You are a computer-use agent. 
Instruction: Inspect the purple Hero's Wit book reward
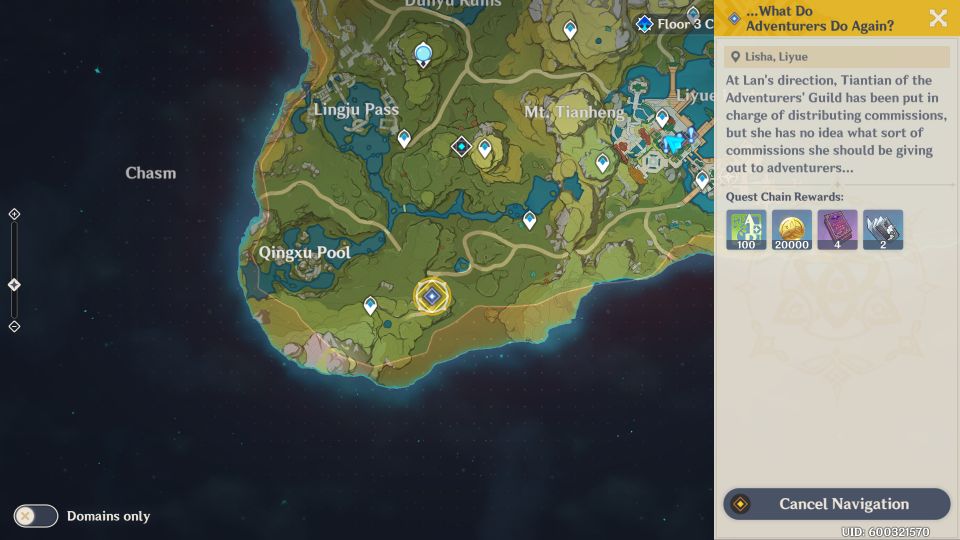837,230
